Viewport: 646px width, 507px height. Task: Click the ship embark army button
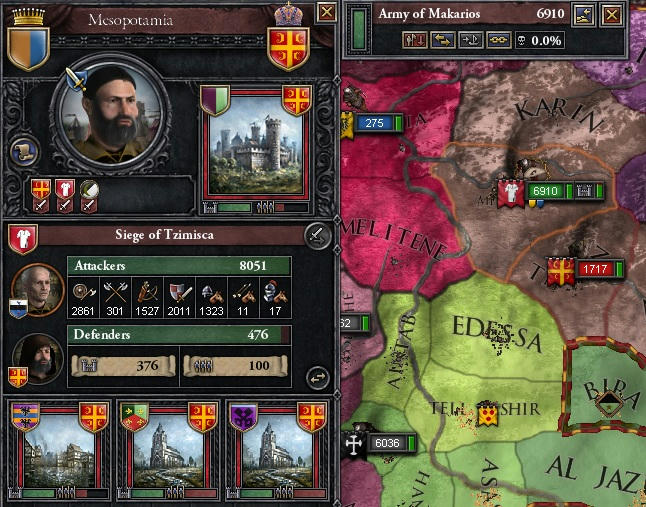[470, 41]
